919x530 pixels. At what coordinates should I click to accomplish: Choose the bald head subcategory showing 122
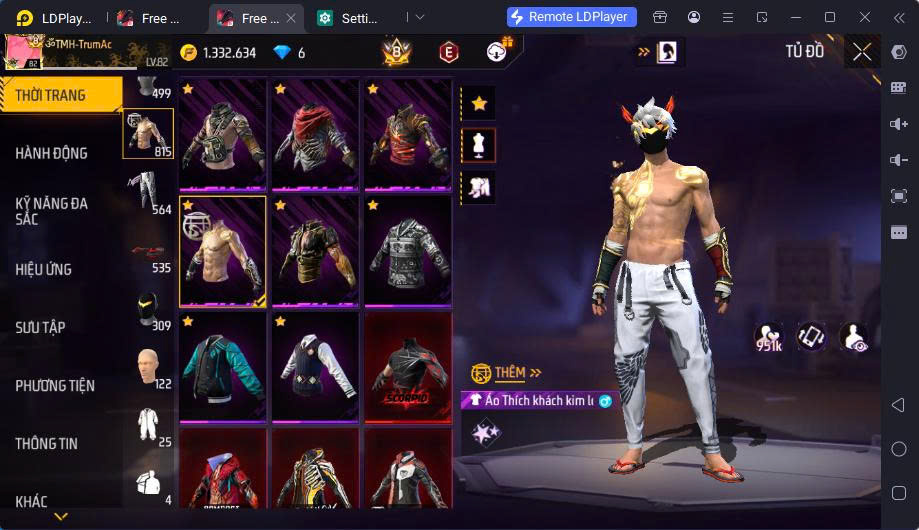pos(148,367)
